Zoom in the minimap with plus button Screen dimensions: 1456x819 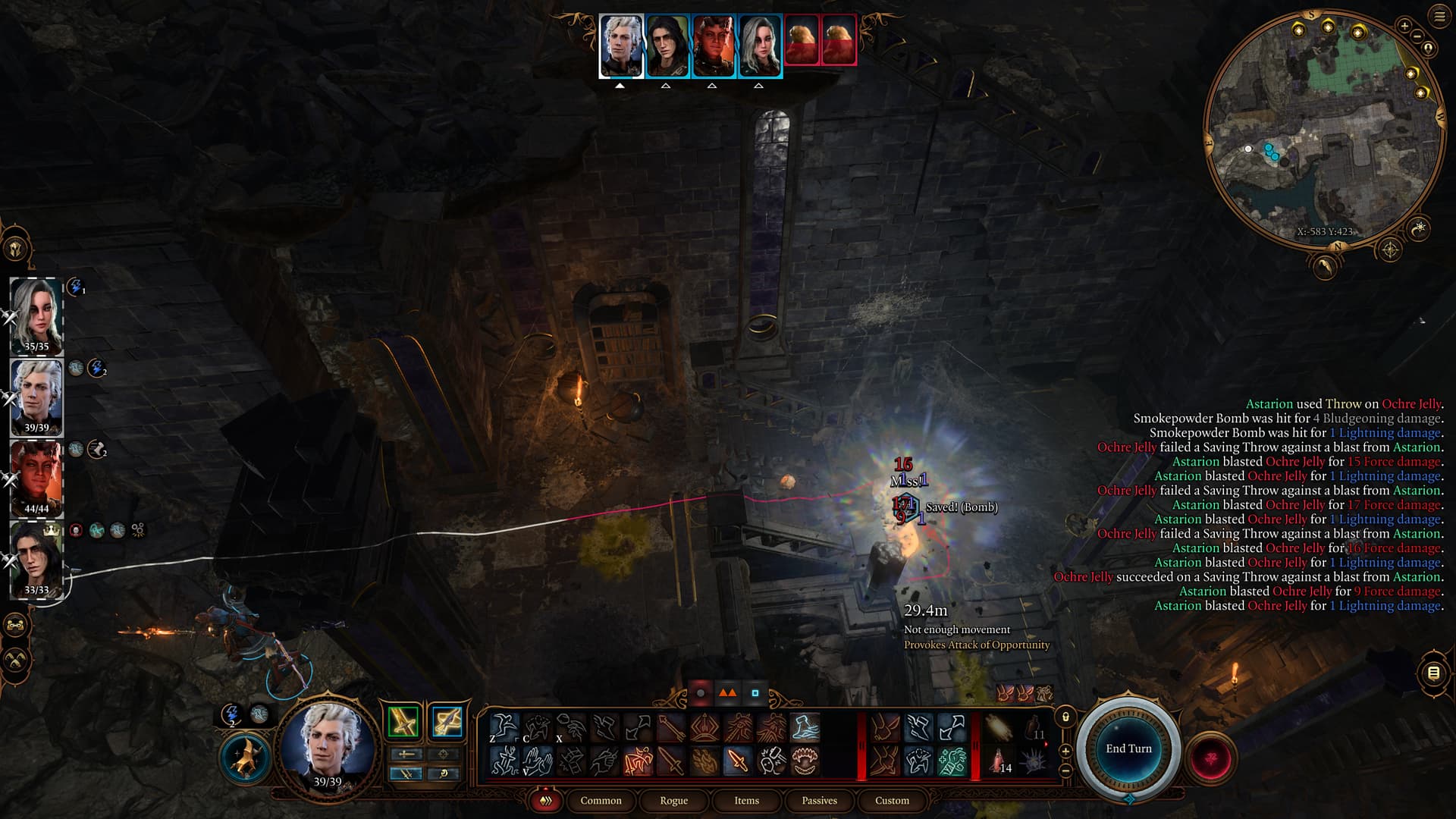click(1404, 26)
